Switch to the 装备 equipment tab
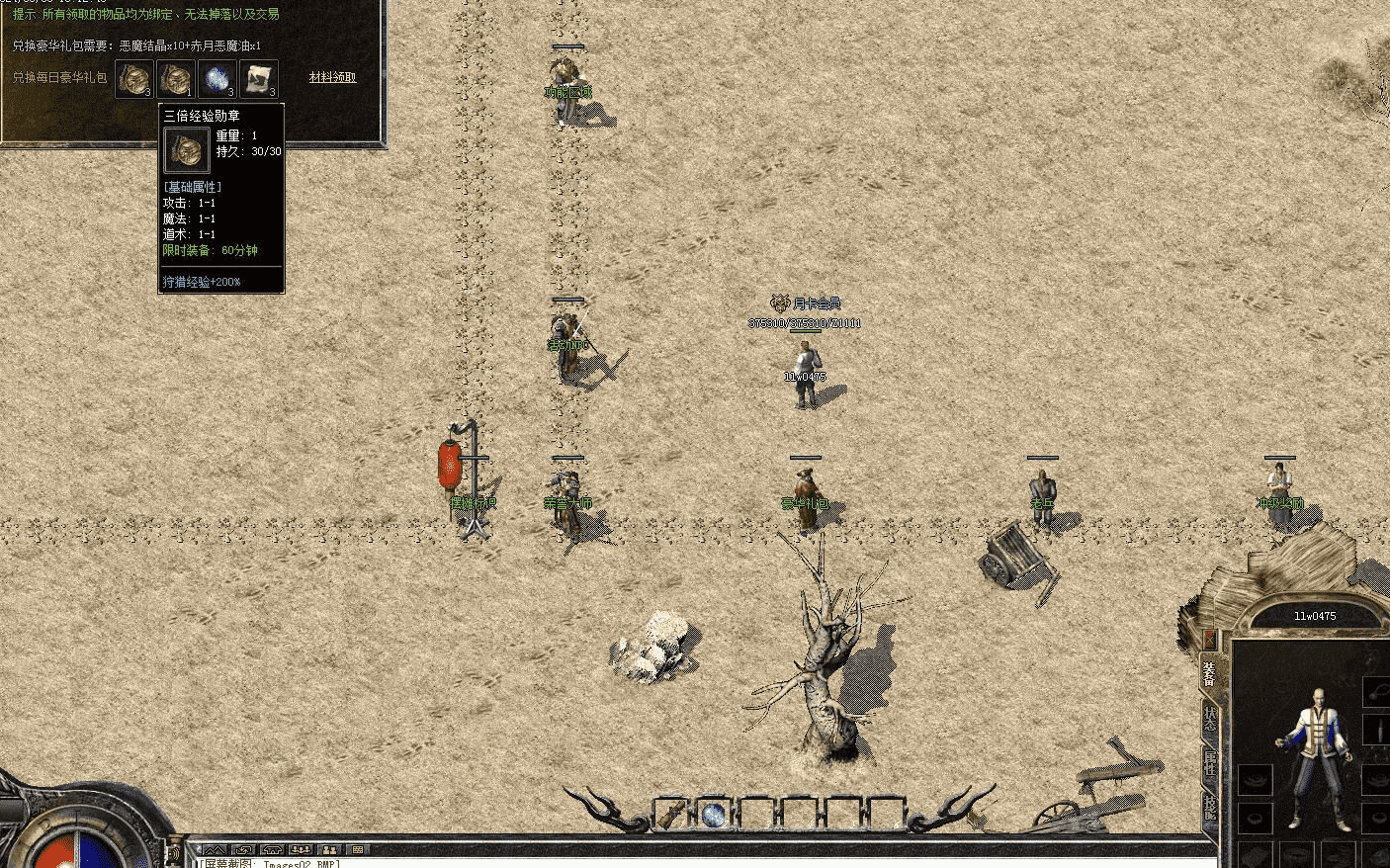This screenshot has height=868, width=1390. pos(1209,674)
